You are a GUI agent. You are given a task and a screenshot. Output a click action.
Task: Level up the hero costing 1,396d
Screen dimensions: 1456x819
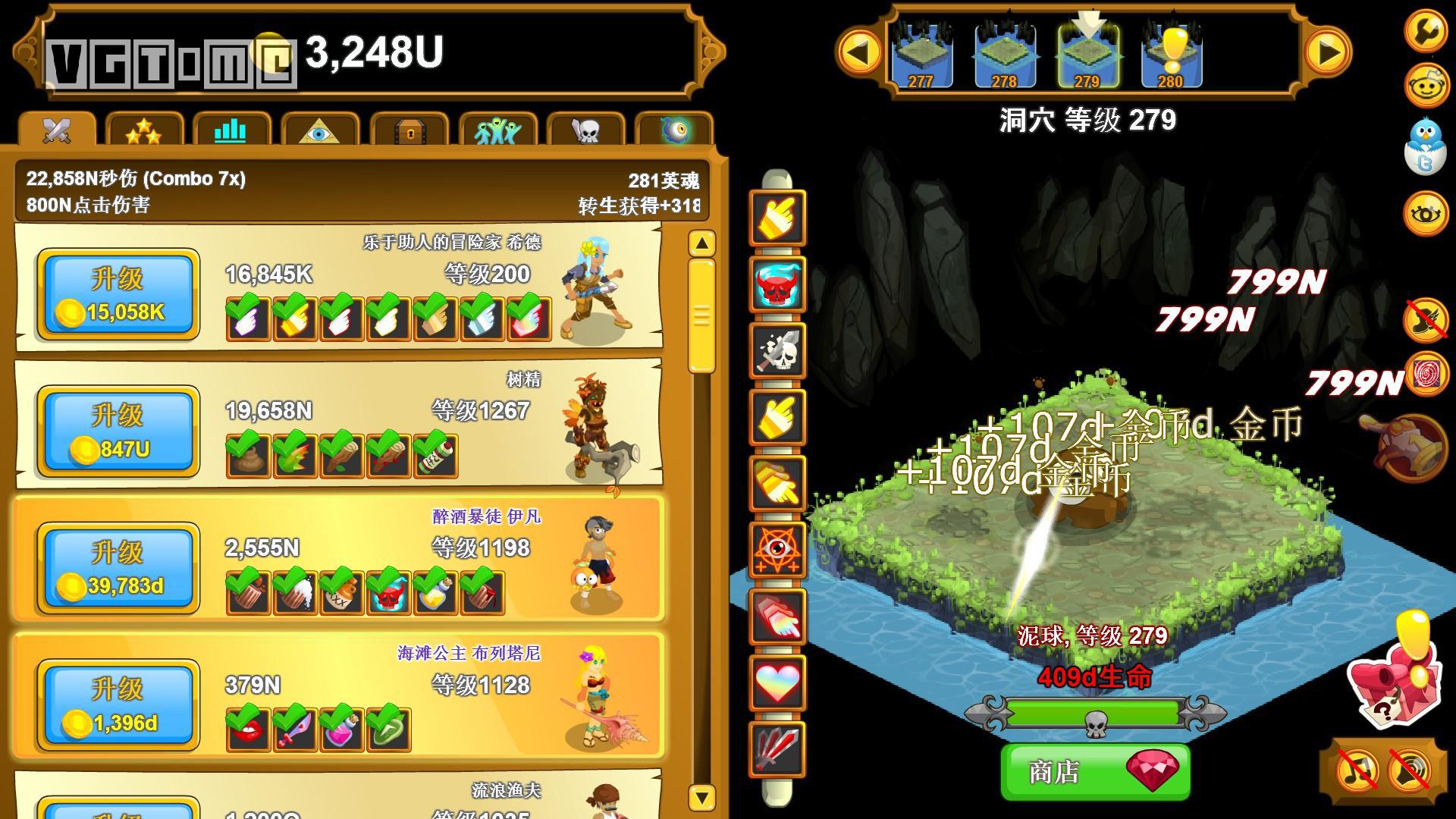tap(118, 704)
